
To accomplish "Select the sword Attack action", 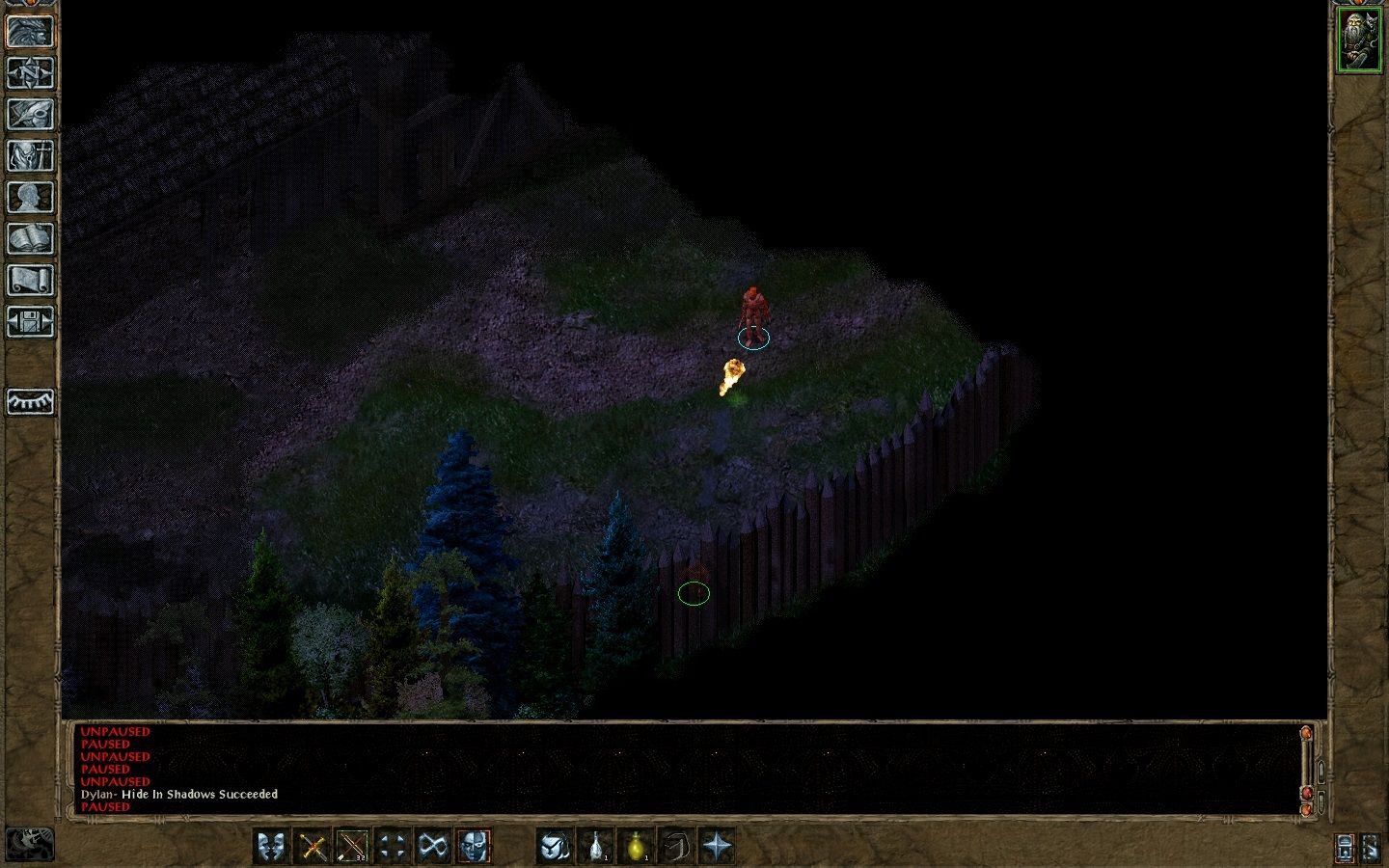I will [x=312, y=846].
